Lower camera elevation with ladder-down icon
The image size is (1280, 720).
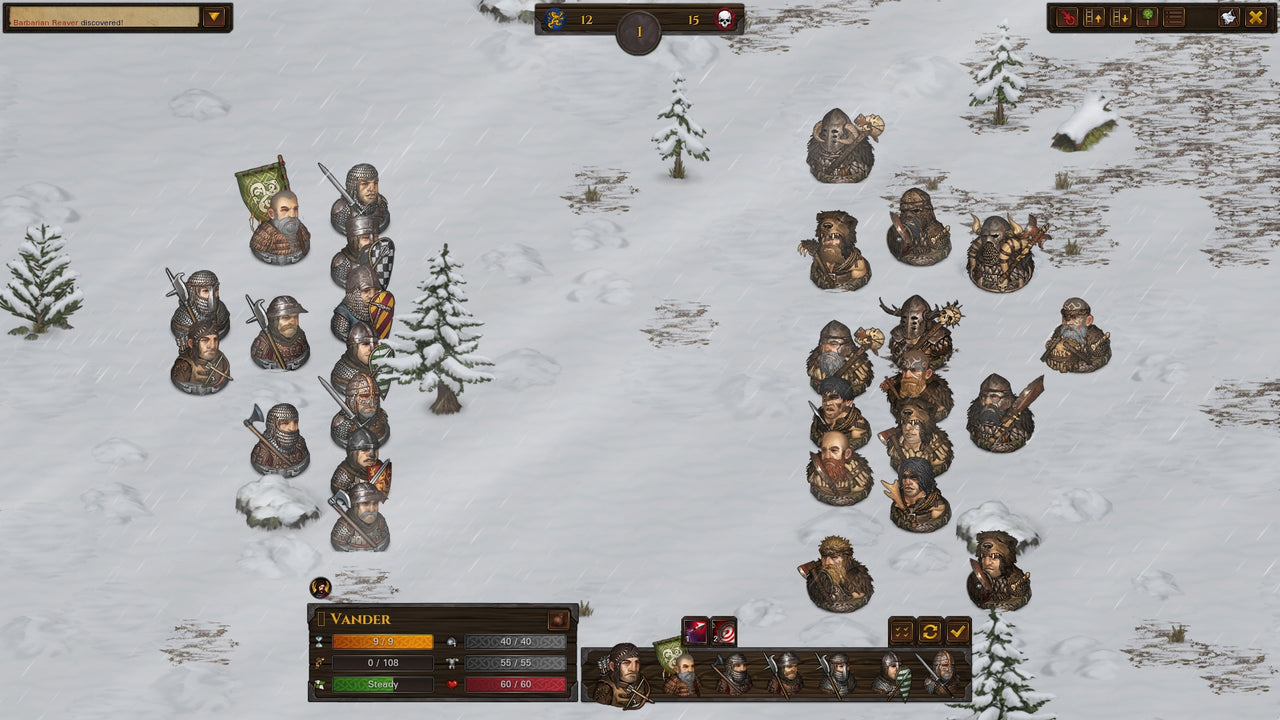[1119, 17]
